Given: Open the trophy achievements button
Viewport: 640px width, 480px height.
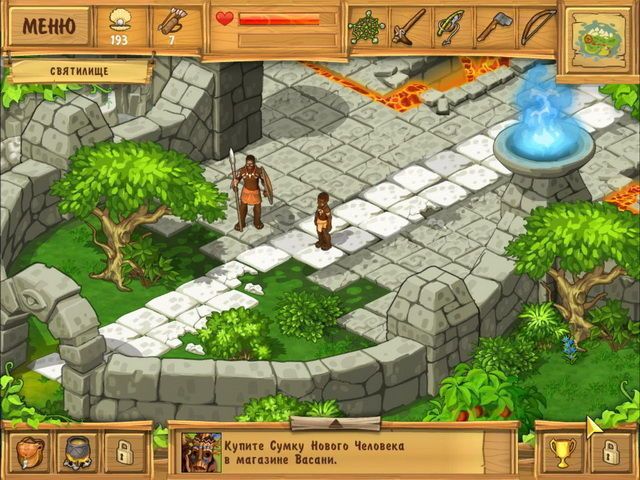Looking at the screenshot, I should pyautogui.click(x=562, y=451).
